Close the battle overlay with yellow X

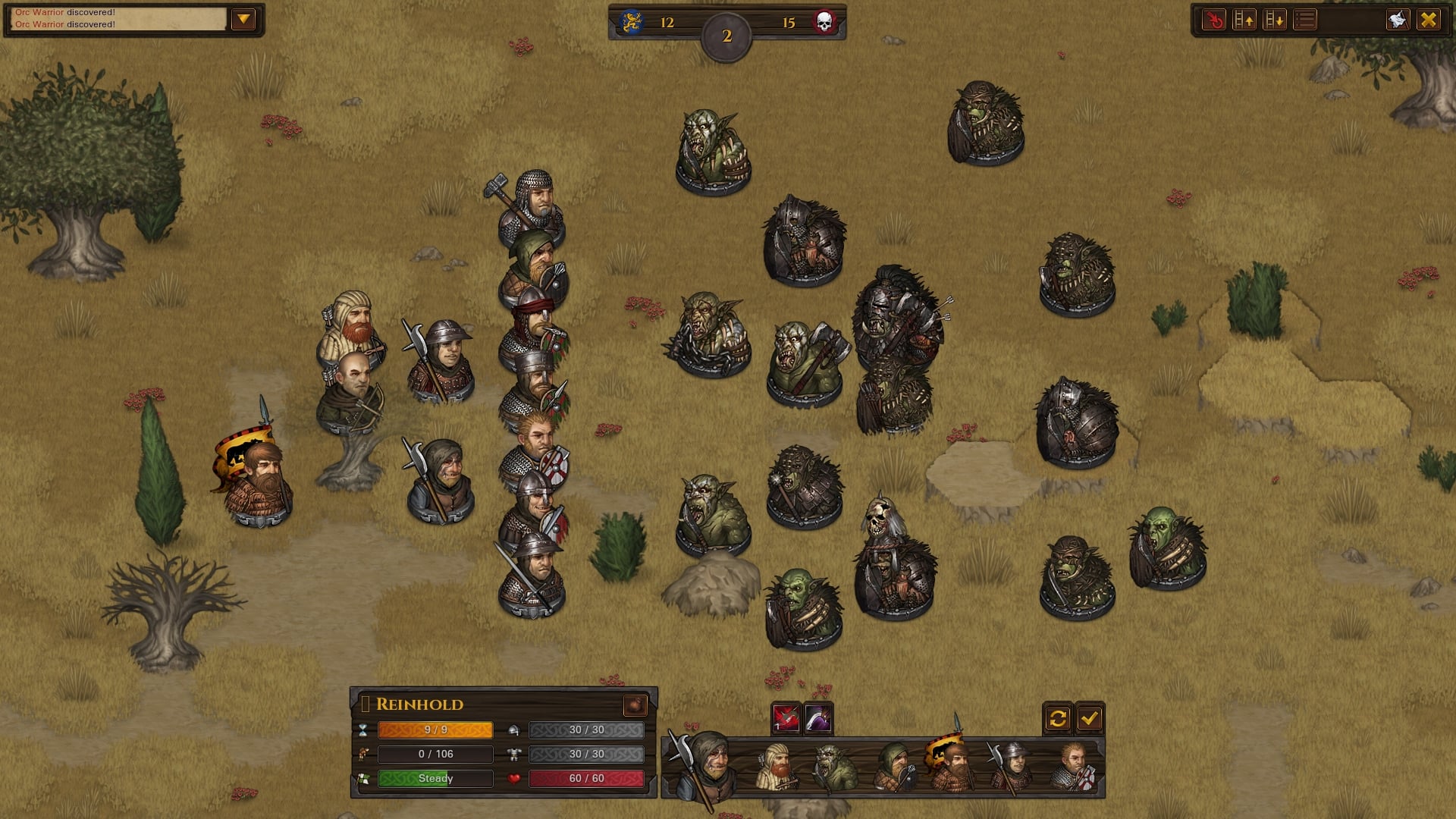(1427, 19)
